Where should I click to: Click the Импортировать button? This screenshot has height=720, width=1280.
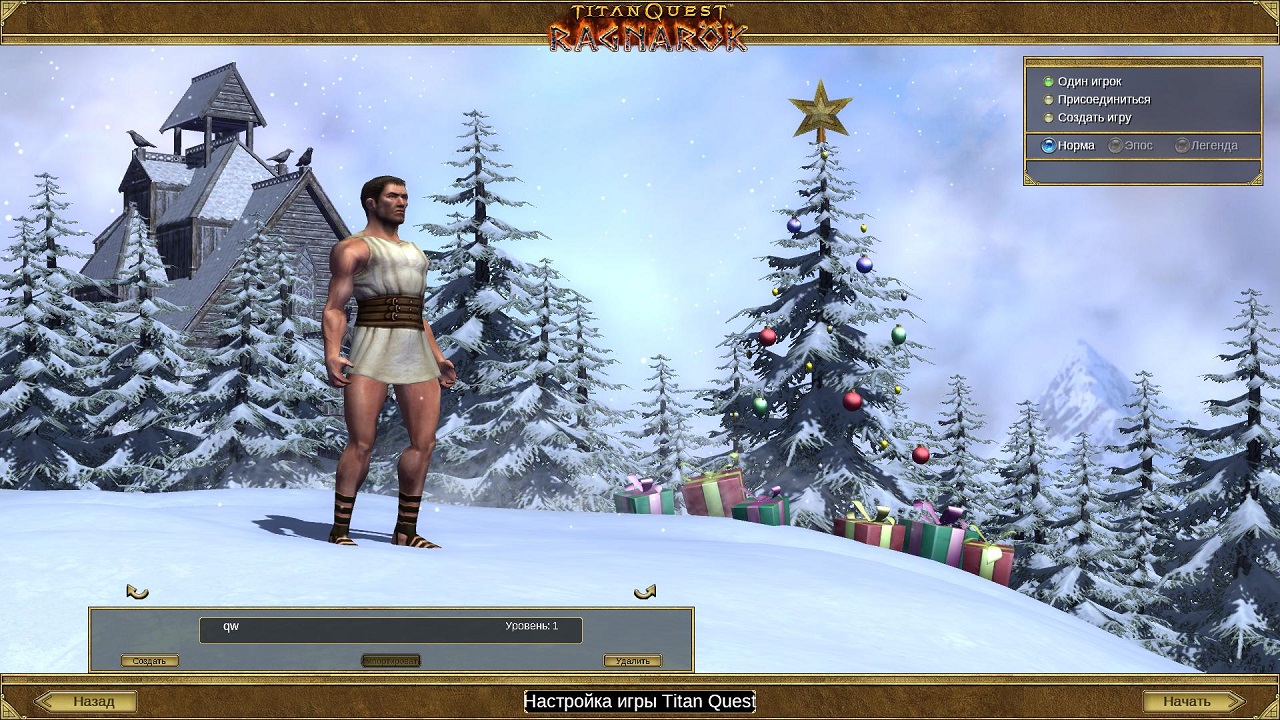[390, 661]
